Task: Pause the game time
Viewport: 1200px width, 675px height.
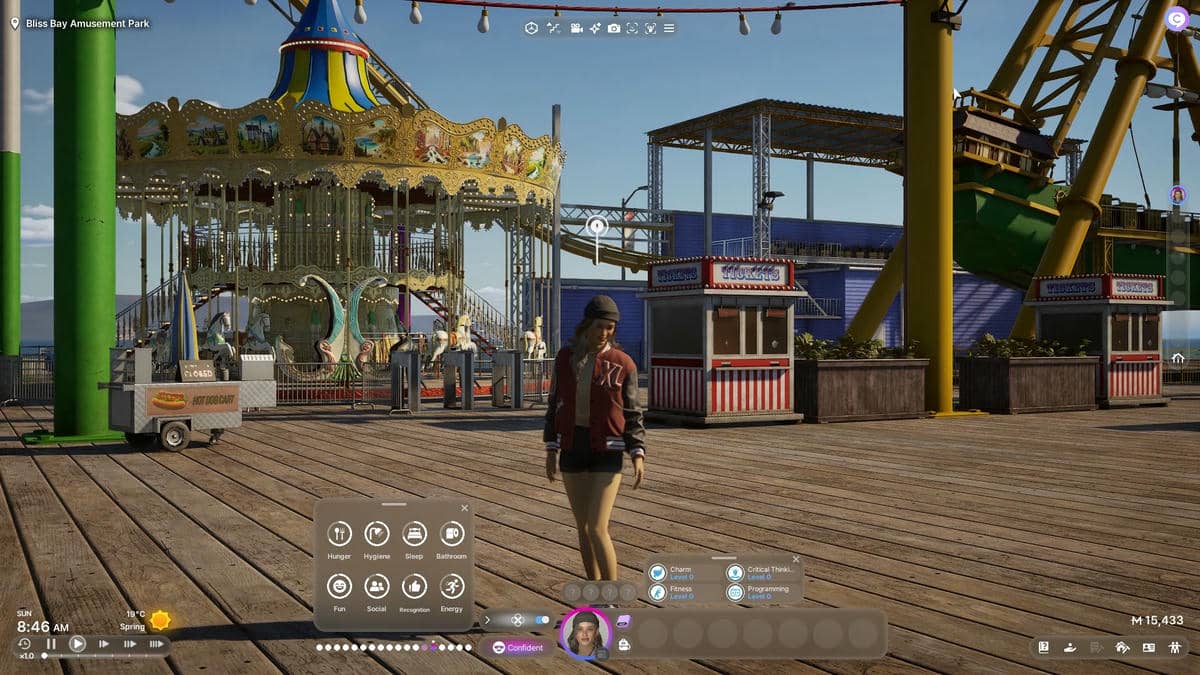Action: coord(50,644)
